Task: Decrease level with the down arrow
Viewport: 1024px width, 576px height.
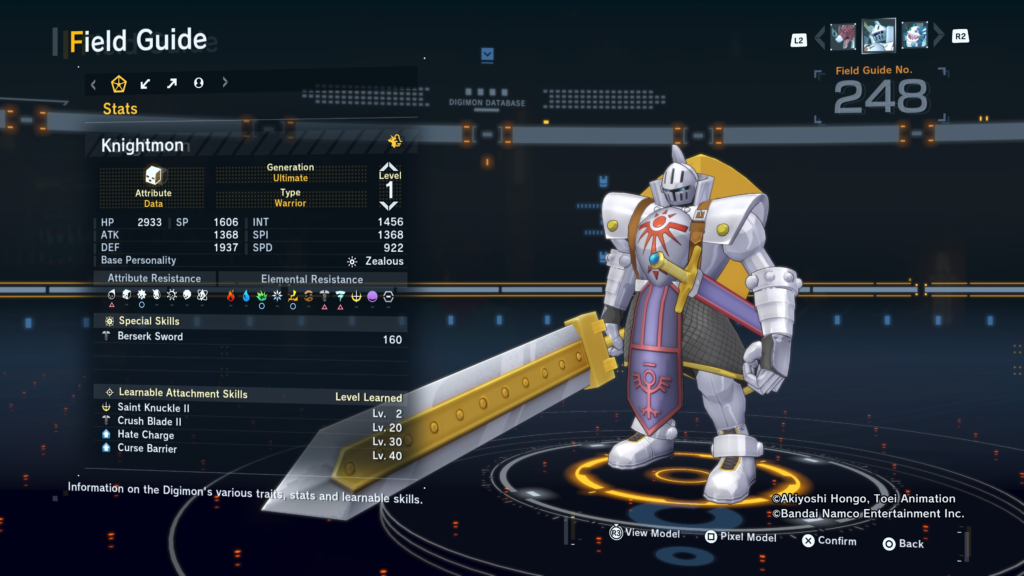Action: (x=389, y=204)
